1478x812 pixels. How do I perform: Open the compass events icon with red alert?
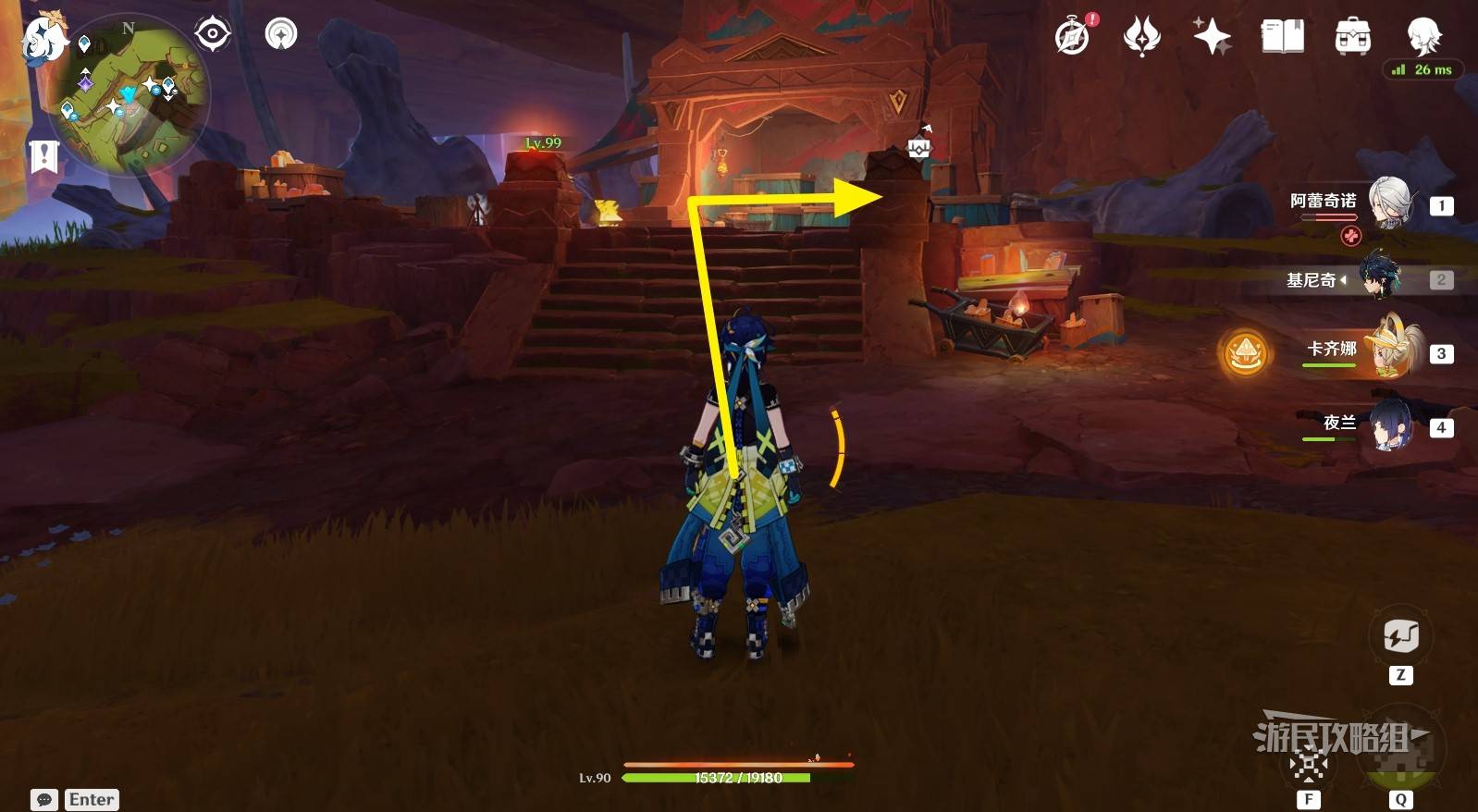coord(1073,36)
